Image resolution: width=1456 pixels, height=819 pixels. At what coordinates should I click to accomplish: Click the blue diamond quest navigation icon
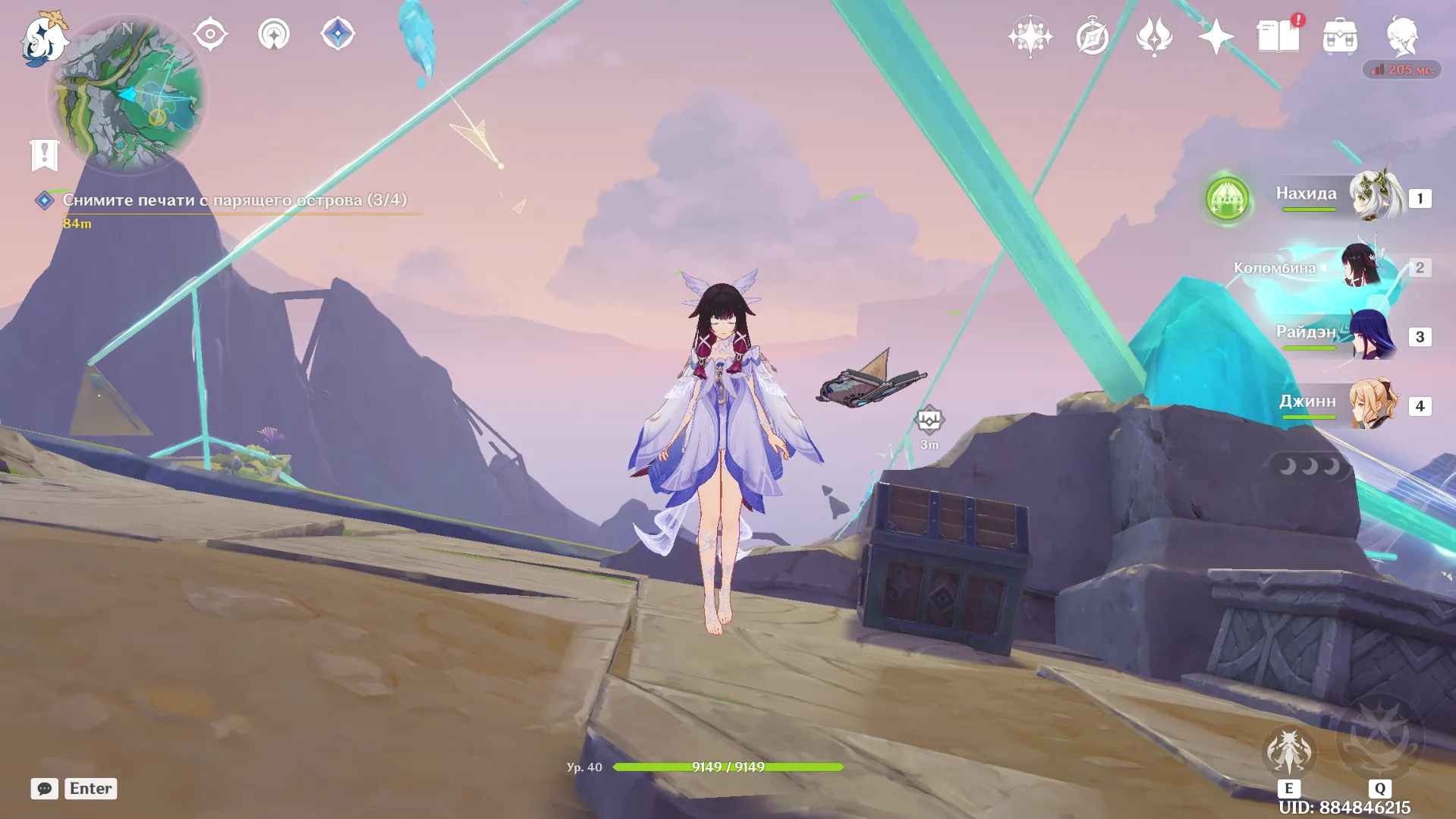(338, 34)
